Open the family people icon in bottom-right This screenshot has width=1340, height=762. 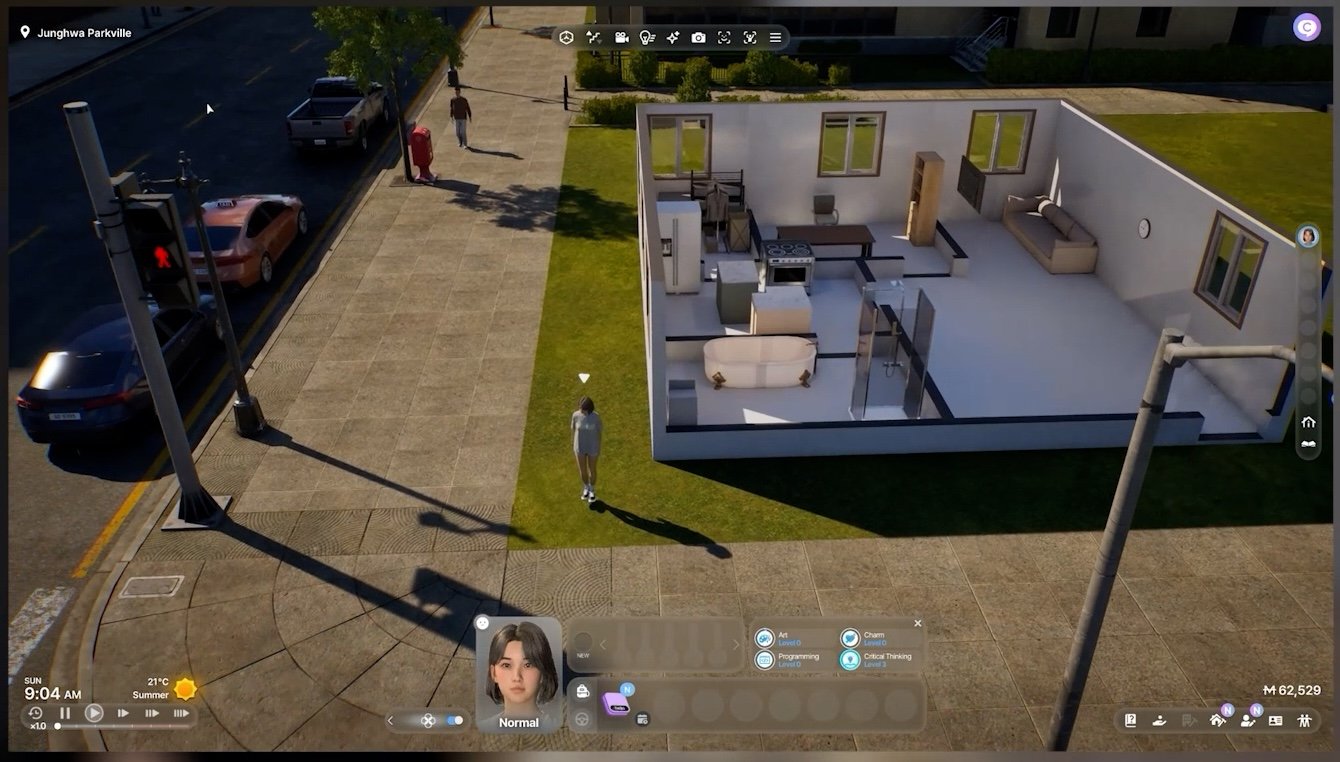click(1304, 720)
